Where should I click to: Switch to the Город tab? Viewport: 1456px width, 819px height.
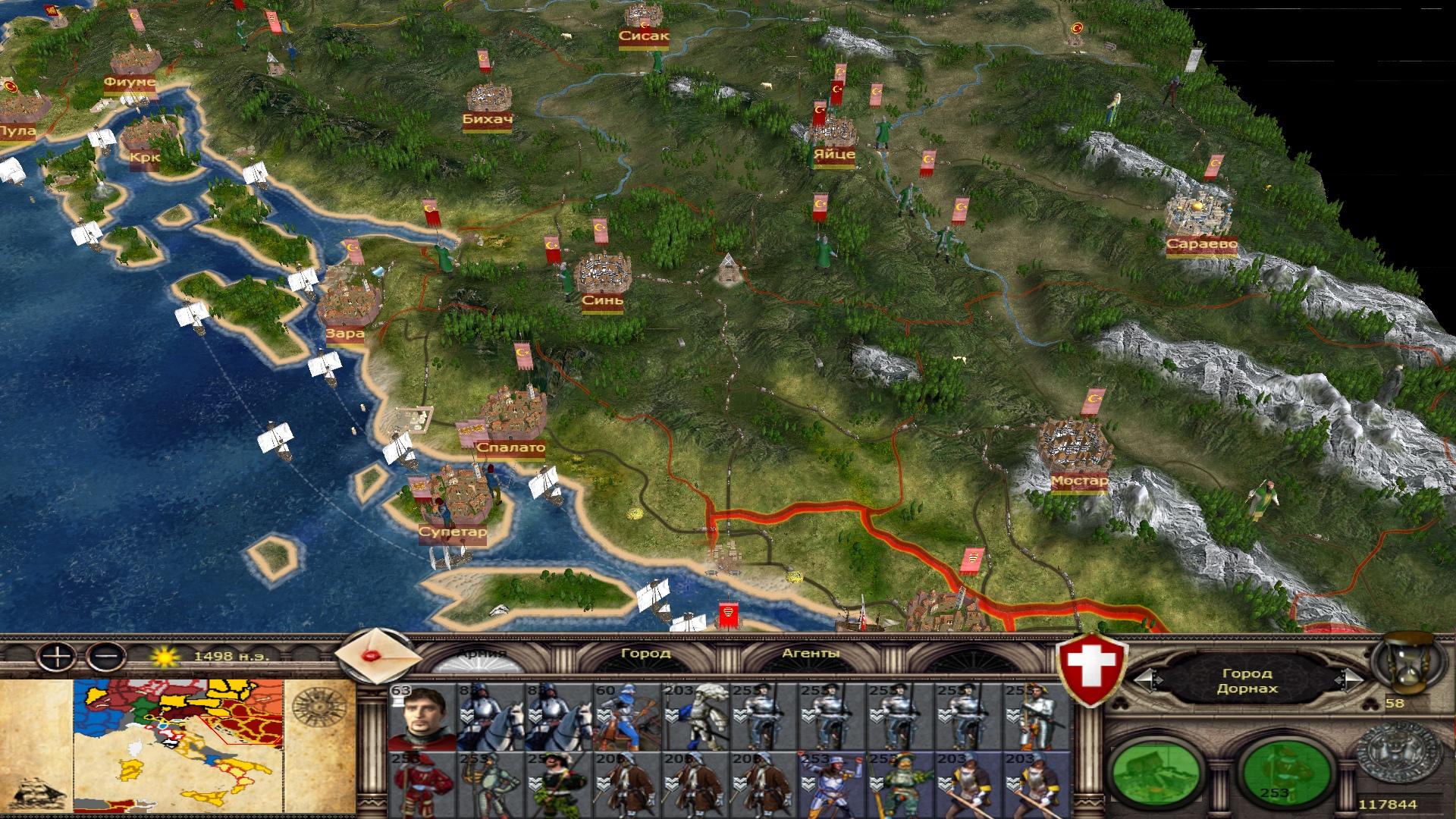click(x=645, y=653)
